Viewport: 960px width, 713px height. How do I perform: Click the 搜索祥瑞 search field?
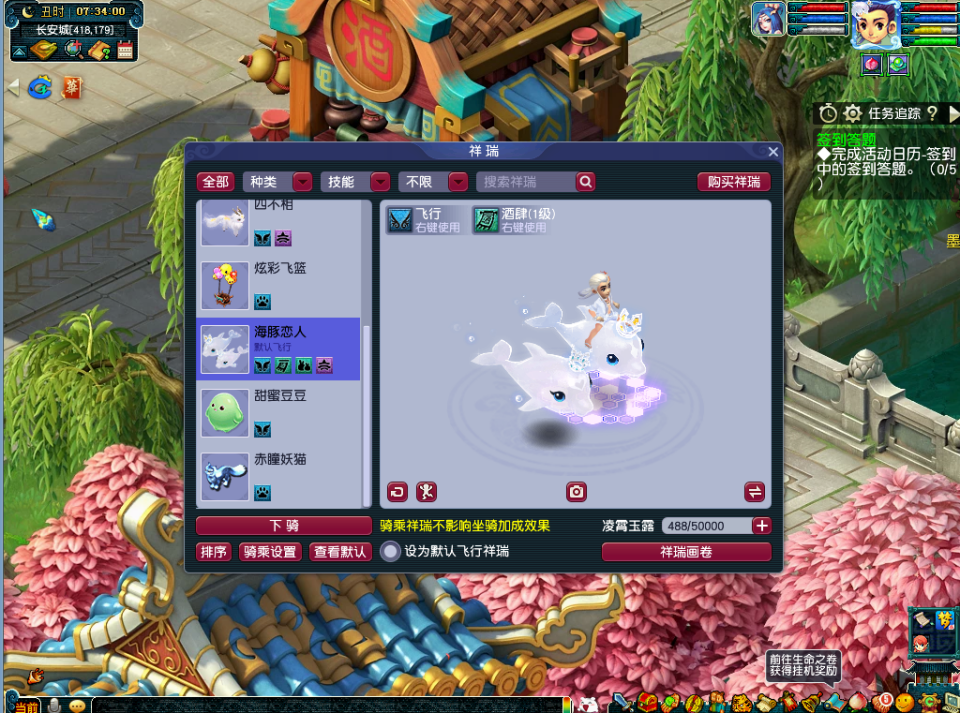[x=525, y=182]
